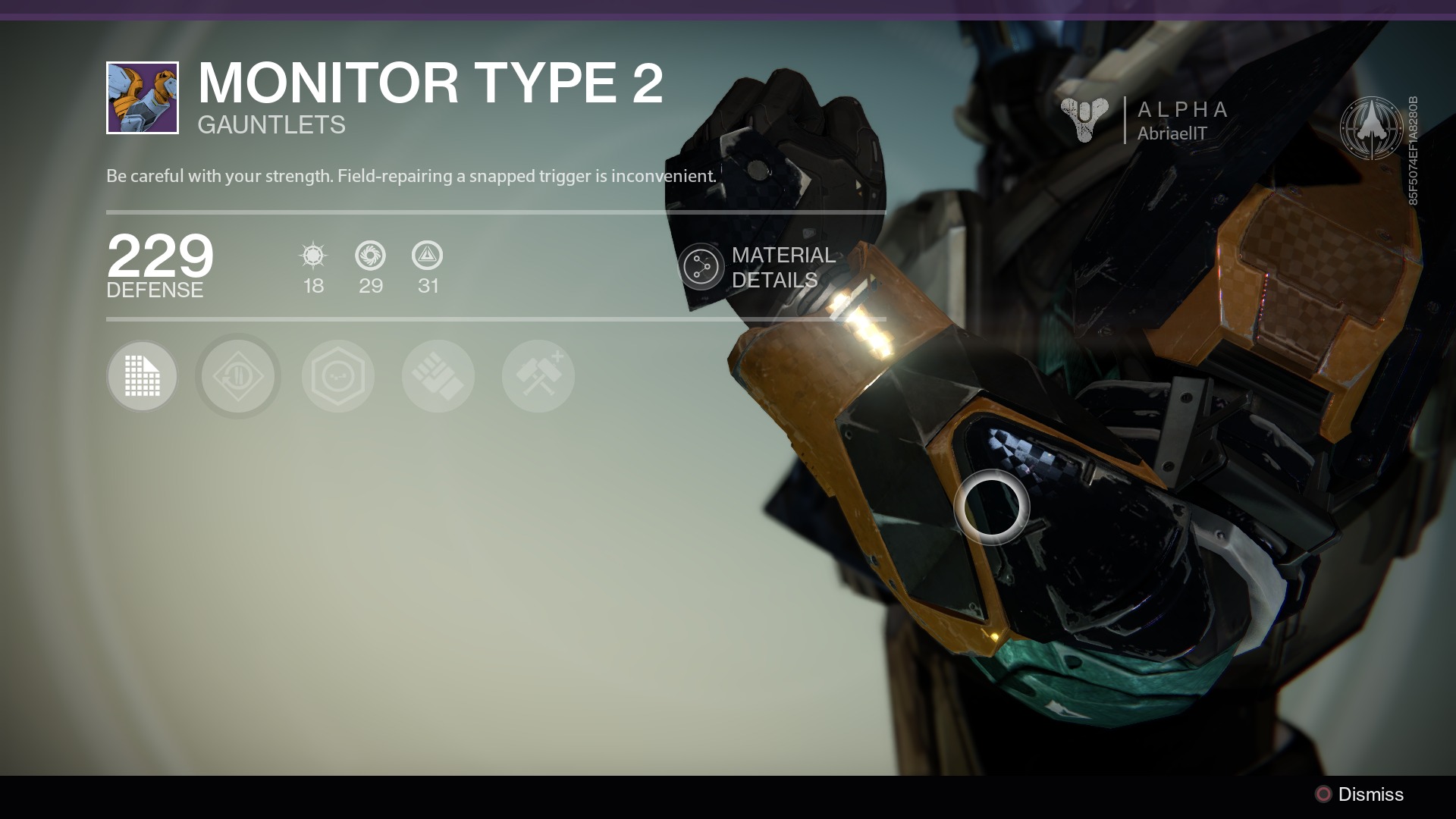Screen dimensions: 1456x819
Task: Click the AbriaelIT player emblem
Action: click(x=1371, y=127)
